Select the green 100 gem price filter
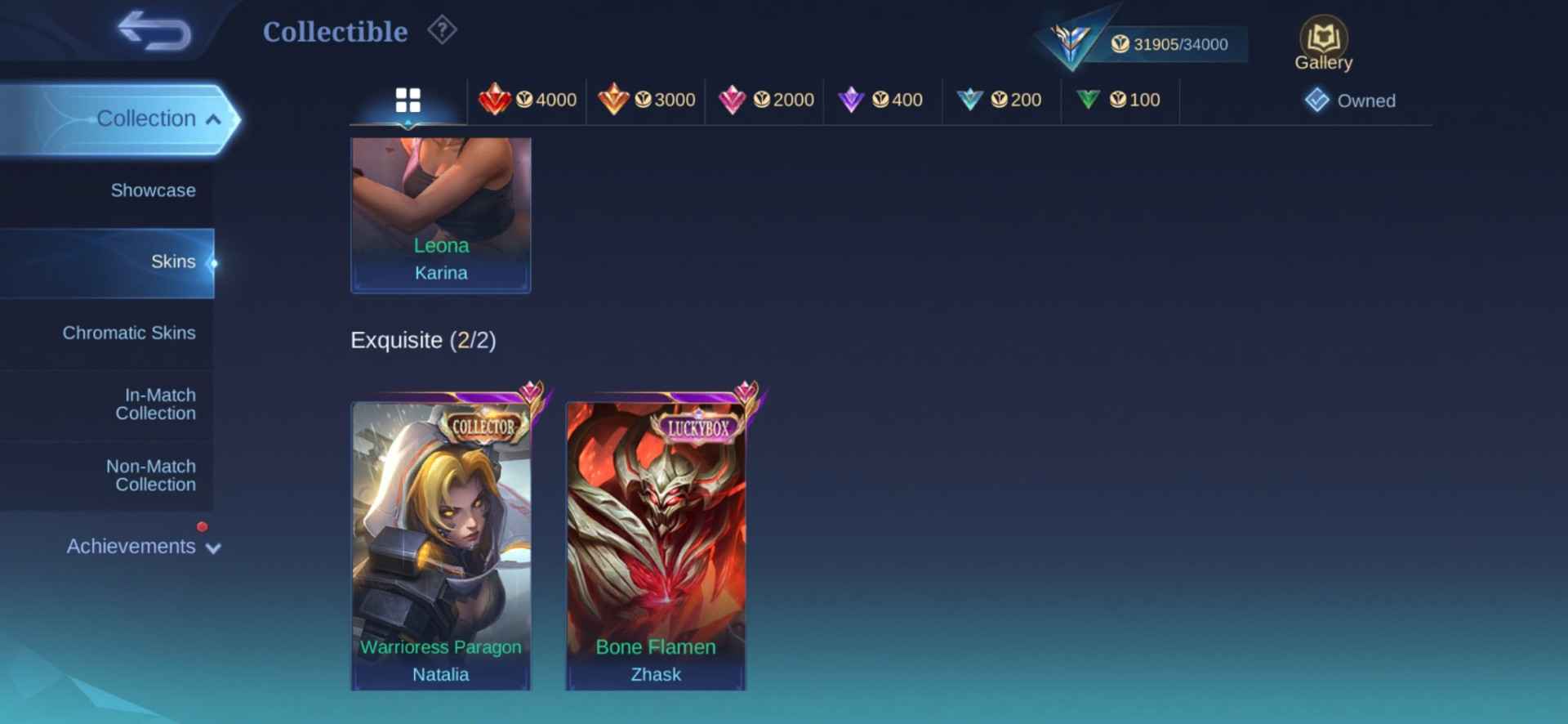This screenshot has height=724, width=1568. (1120, 100)
